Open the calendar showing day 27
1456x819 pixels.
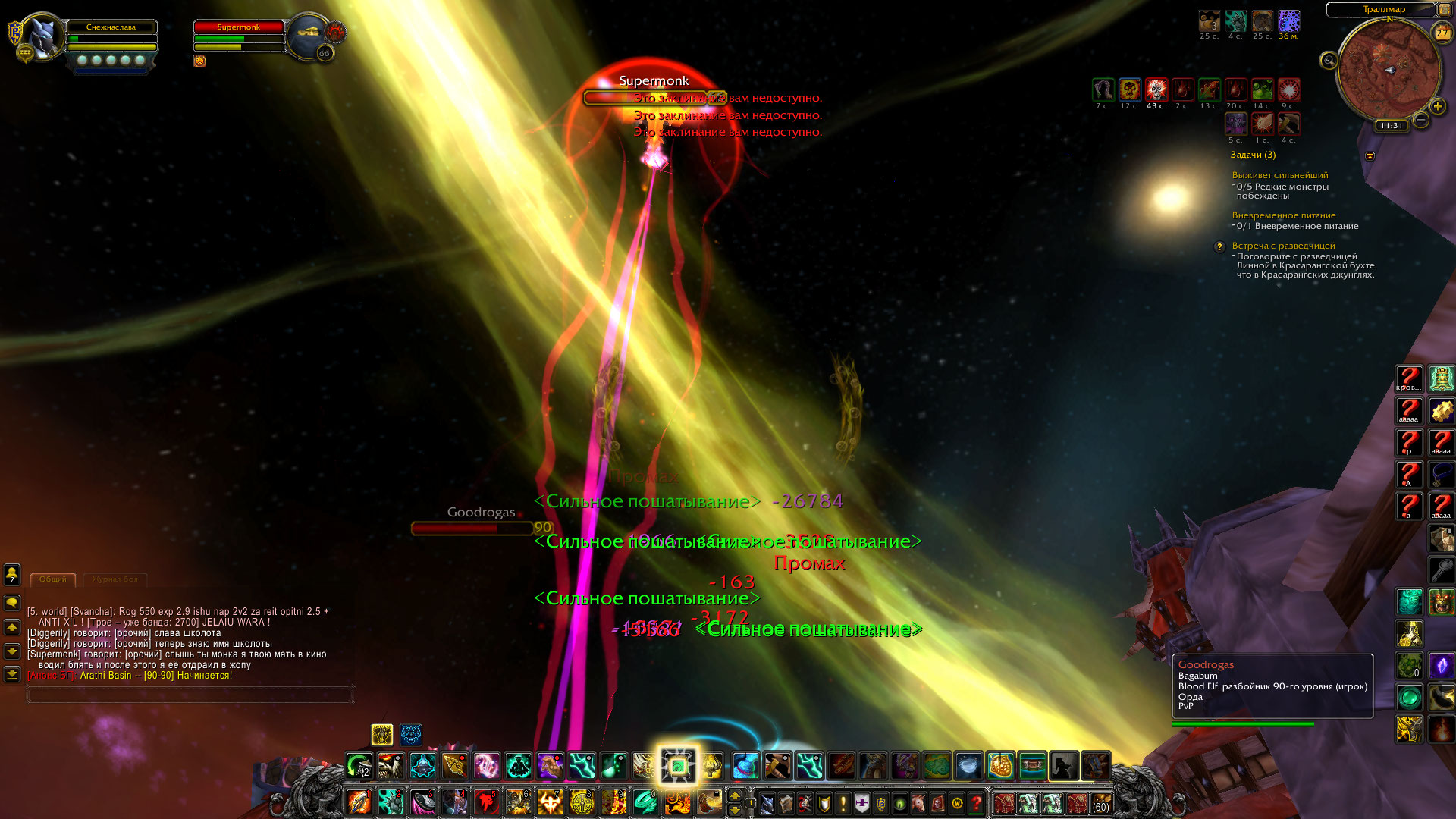click(1442, 33)
